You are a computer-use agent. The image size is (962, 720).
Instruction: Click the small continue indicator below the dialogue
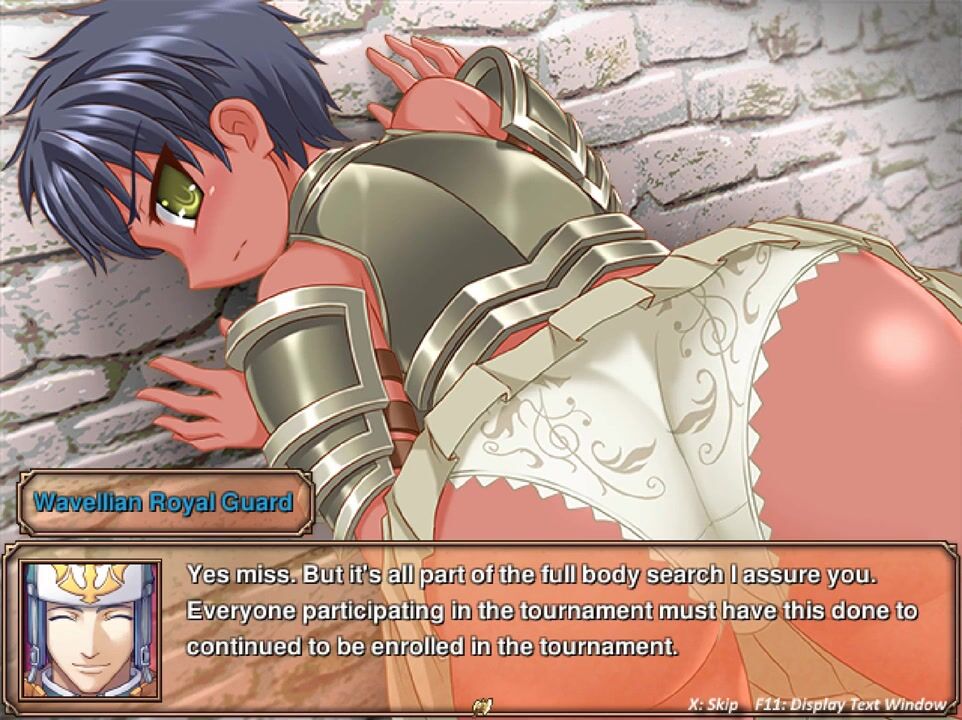pos(485,704)
